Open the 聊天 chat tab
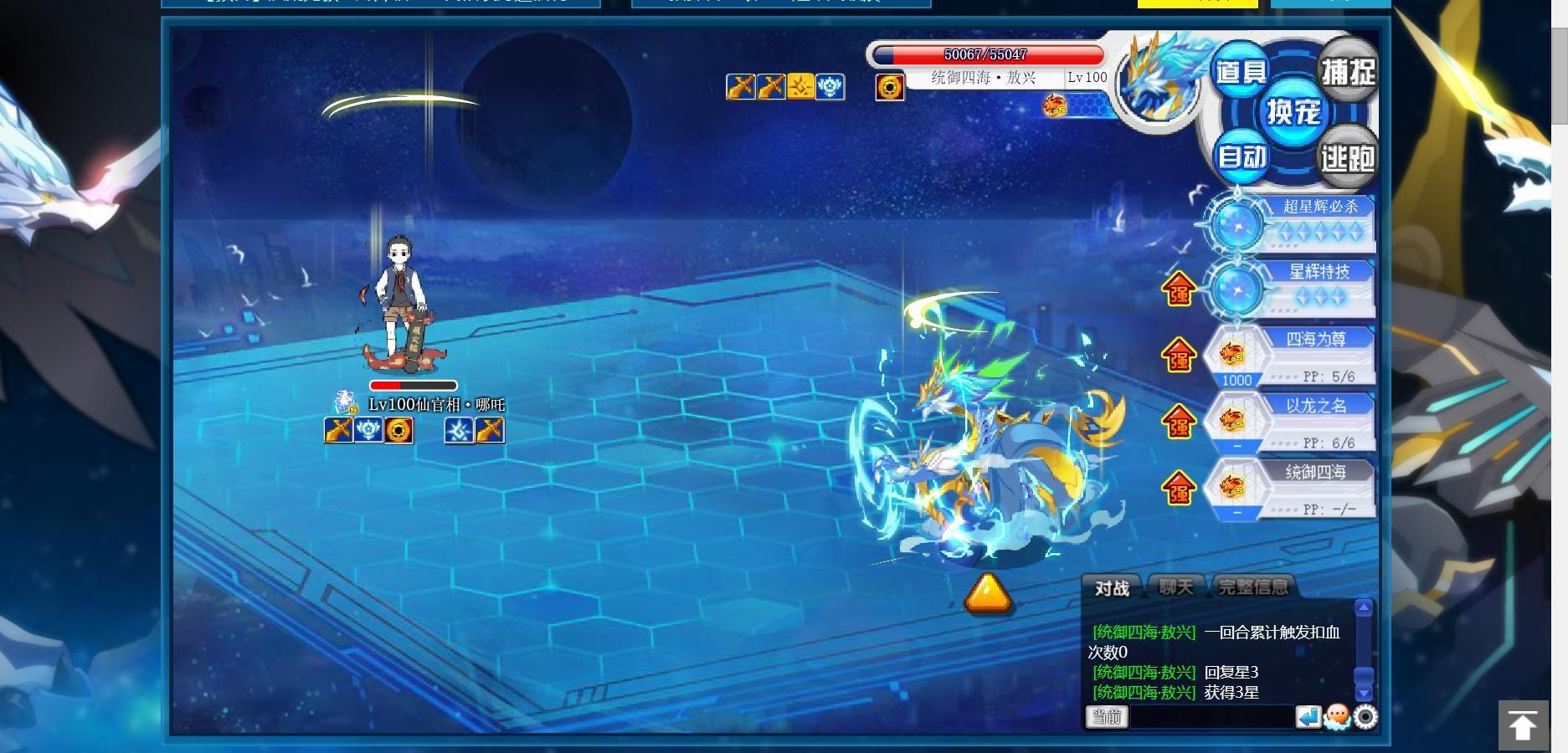 [1176, 587]
